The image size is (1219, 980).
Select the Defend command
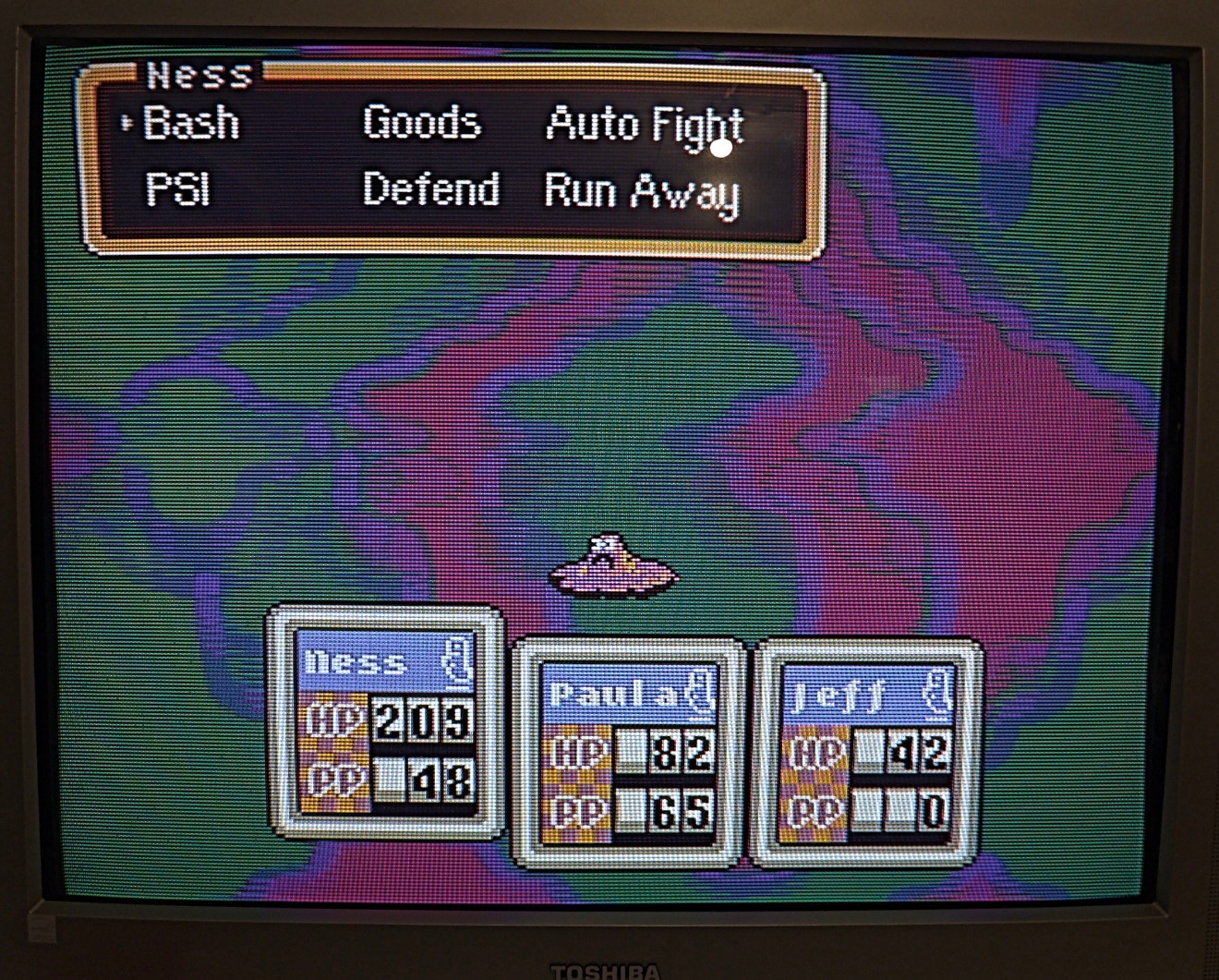tap(430, 189)
